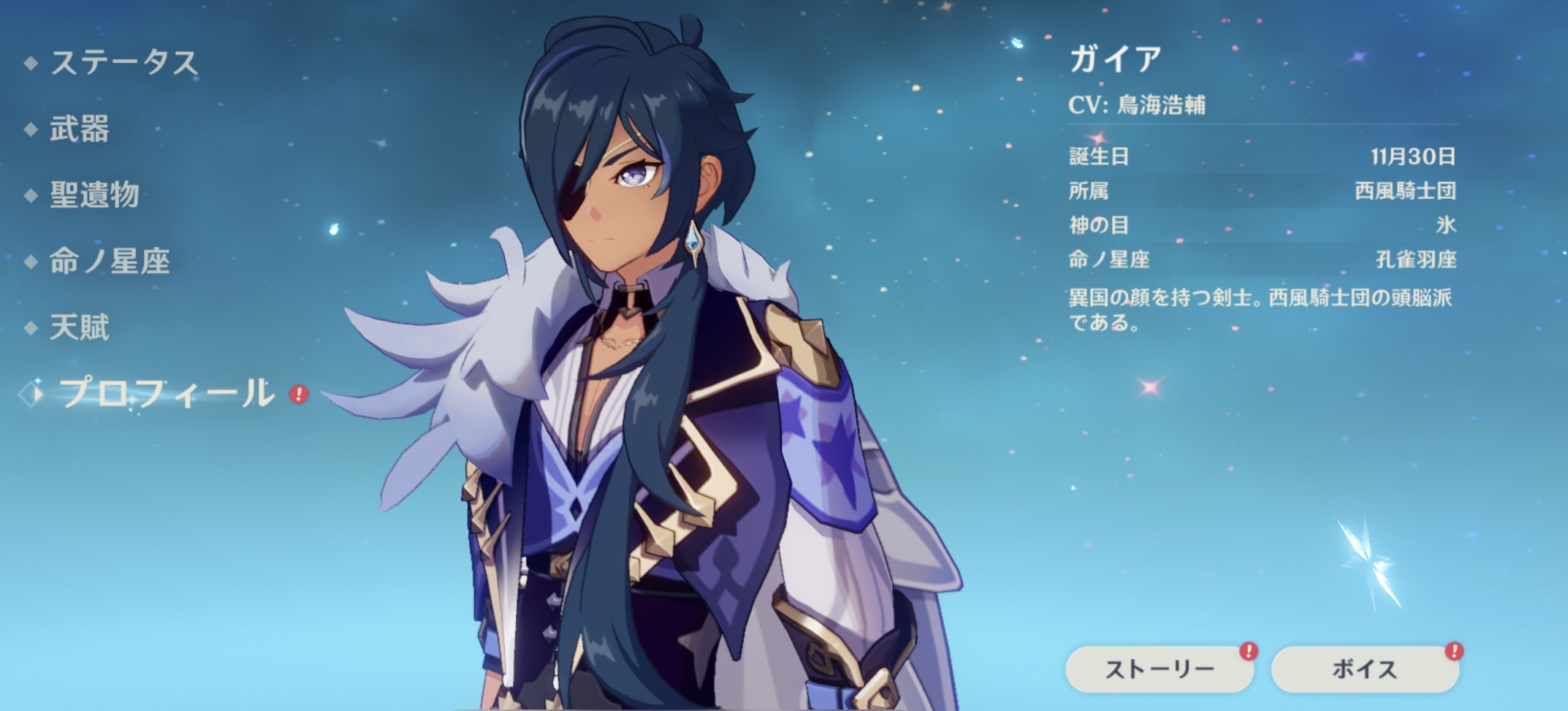Open the ボイス voice lines button

[x=1364, y=669]
